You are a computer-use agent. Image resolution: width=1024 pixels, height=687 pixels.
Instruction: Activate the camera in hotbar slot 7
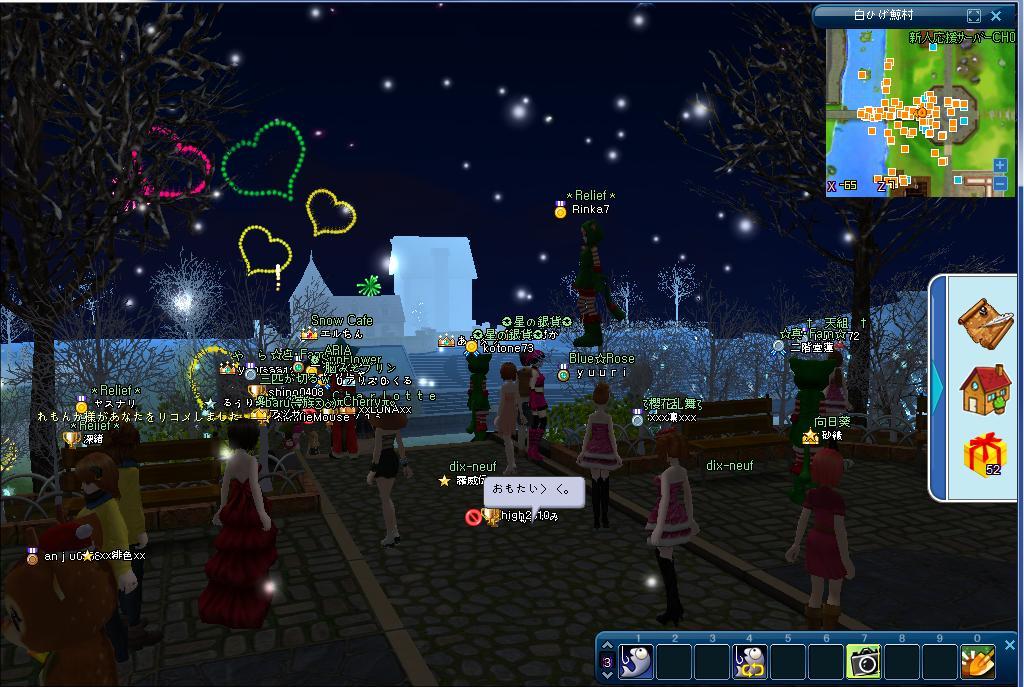(x=864, y=662)
